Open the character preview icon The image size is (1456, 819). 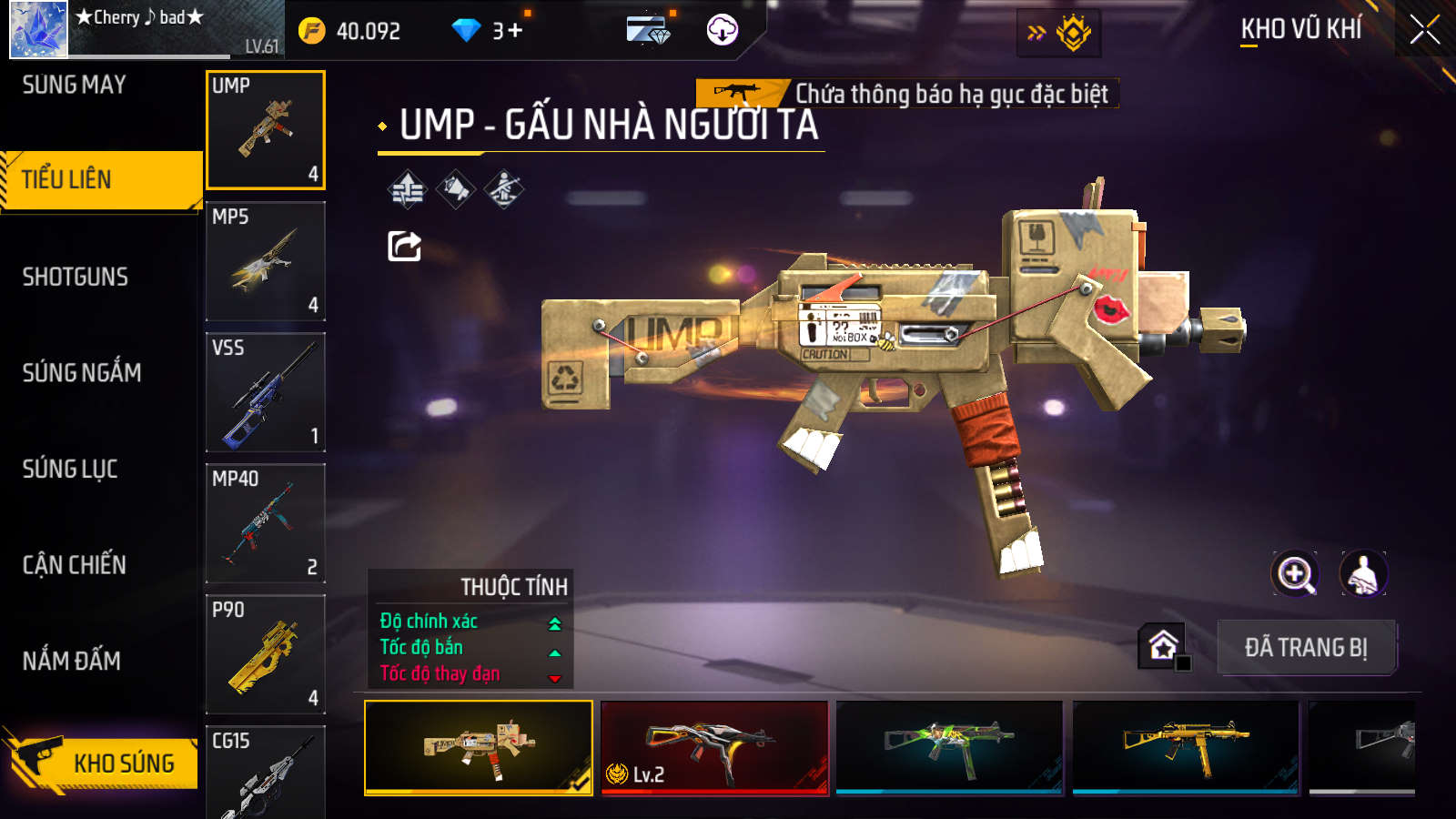[x=1362, y=574]
